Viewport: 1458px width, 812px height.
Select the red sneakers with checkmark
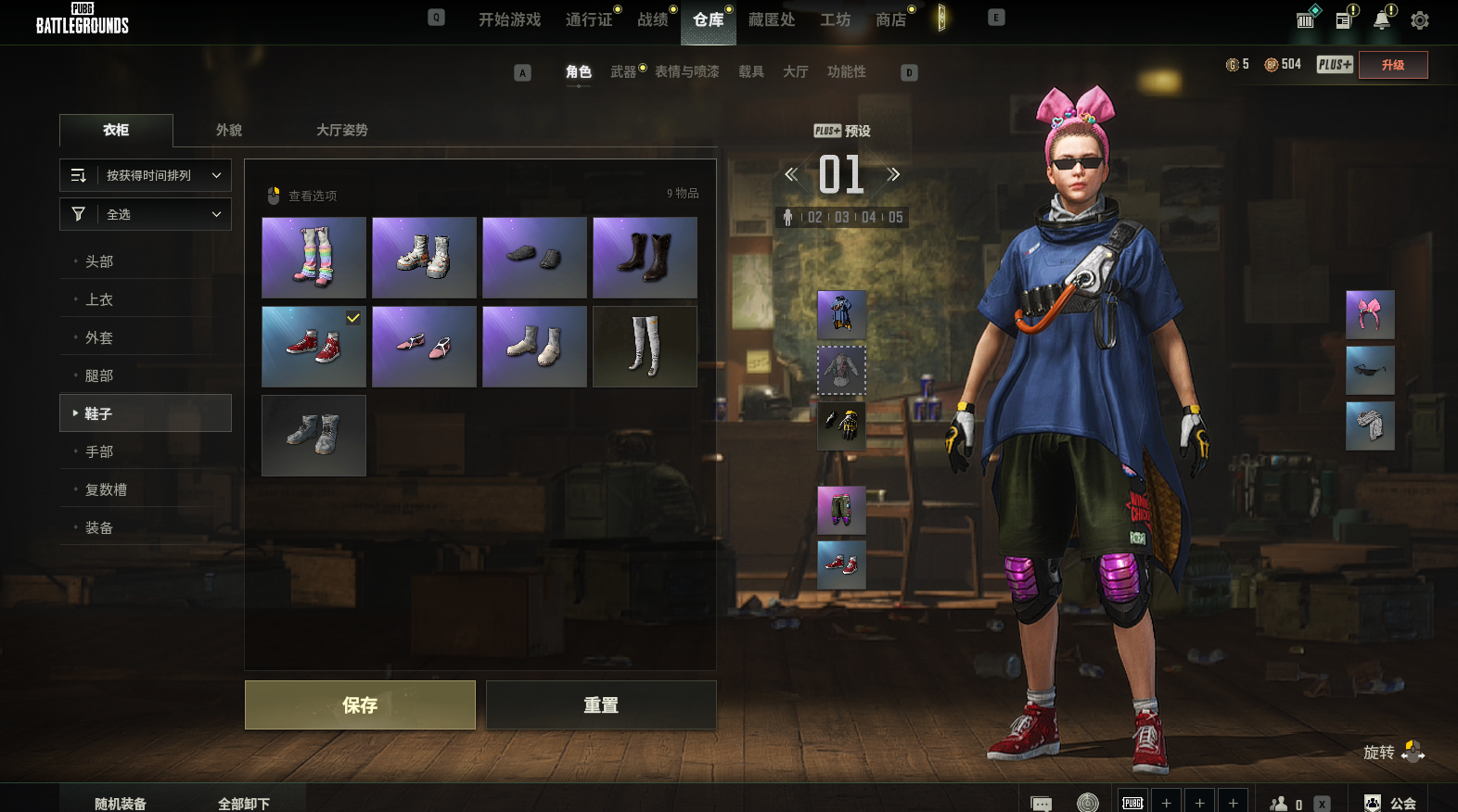click(x=313, y=347)
